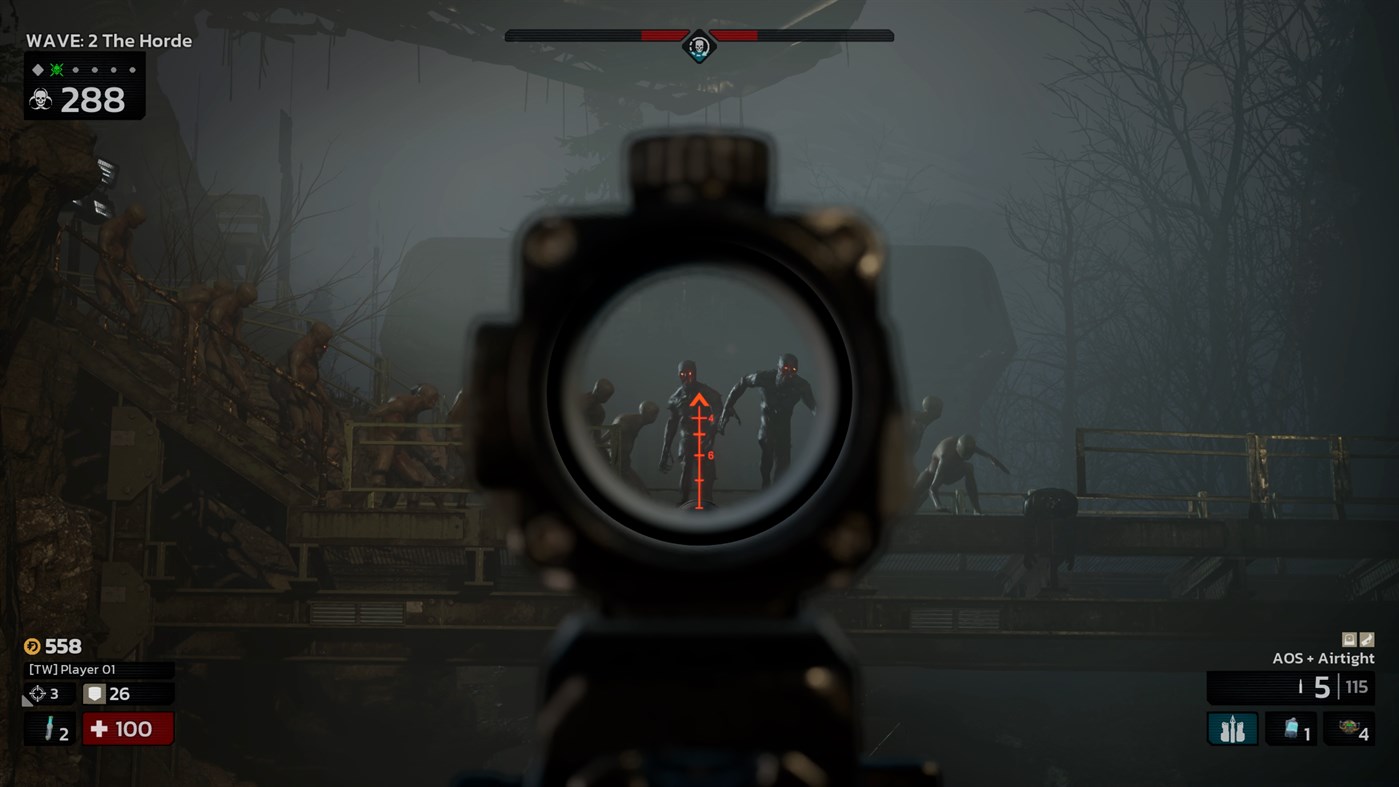1399x787 pixels.
Task: Select the biohazard skull kill counter icon
Action: point(41,98)
